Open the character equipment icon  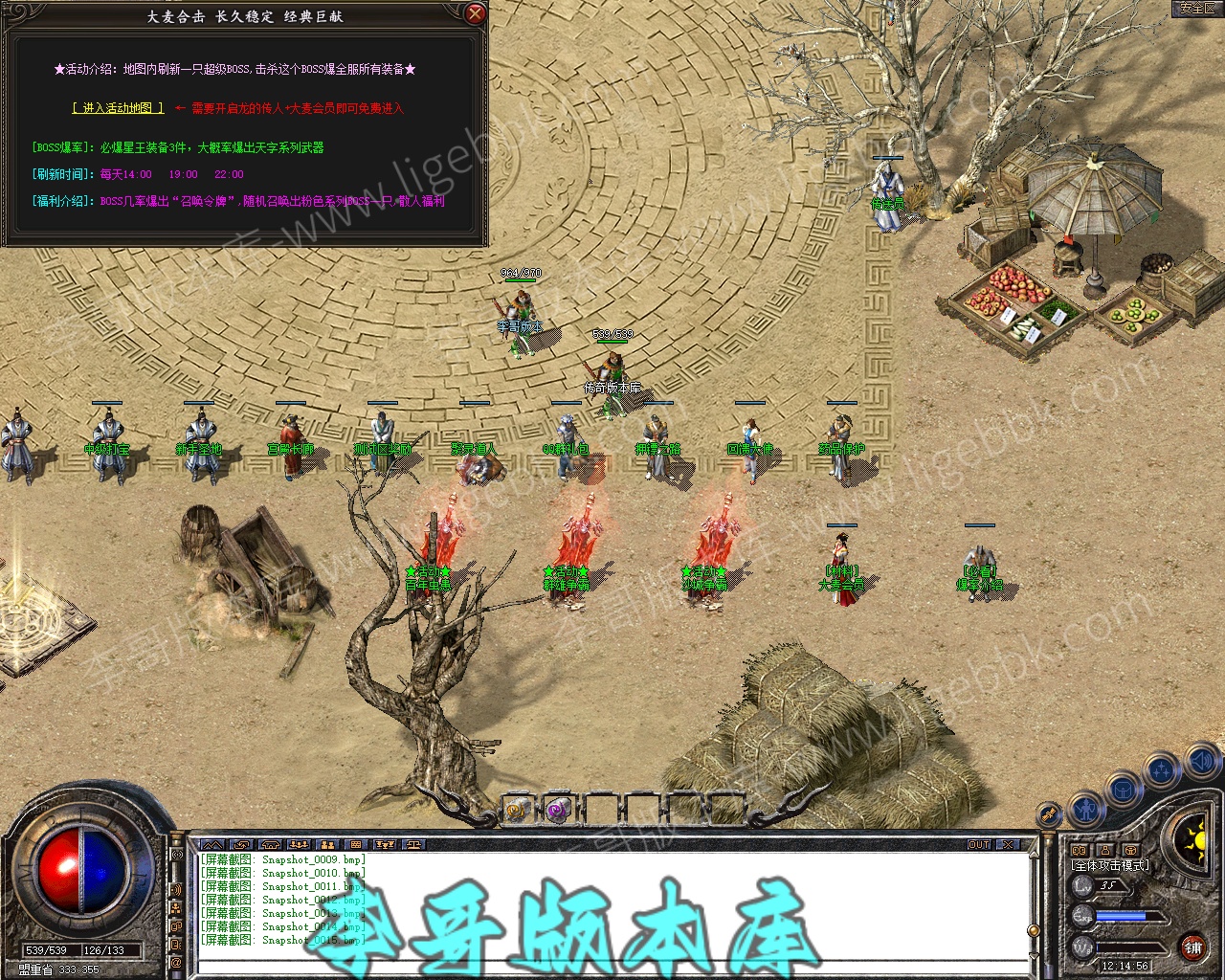(x=1086, y=810)
